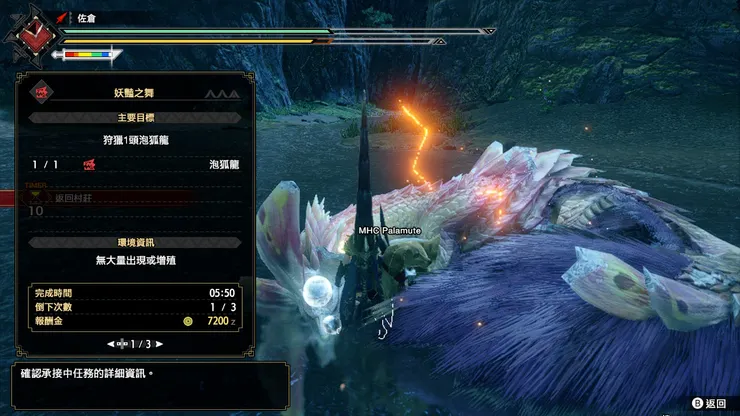The image size is (740, 416).
Task: Select the 泡狐龍 hunt target row
Action: [135, 164]
